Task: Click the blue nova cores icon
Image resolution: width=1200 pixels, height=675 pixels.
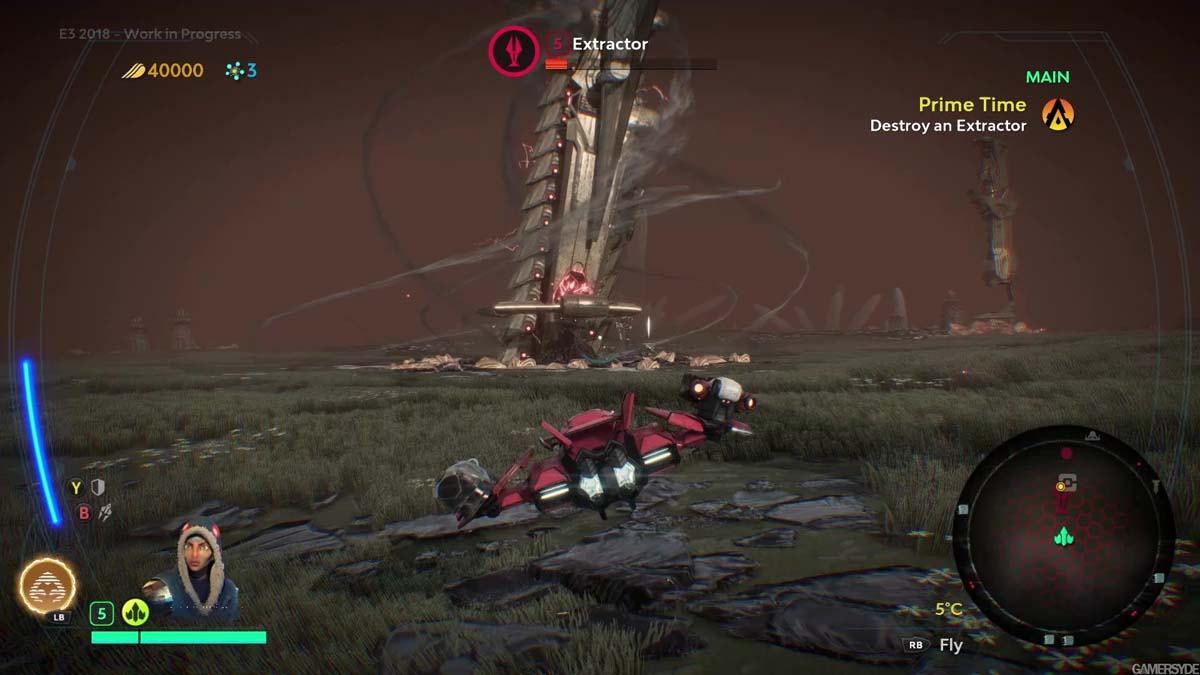Action: point(234,70)
